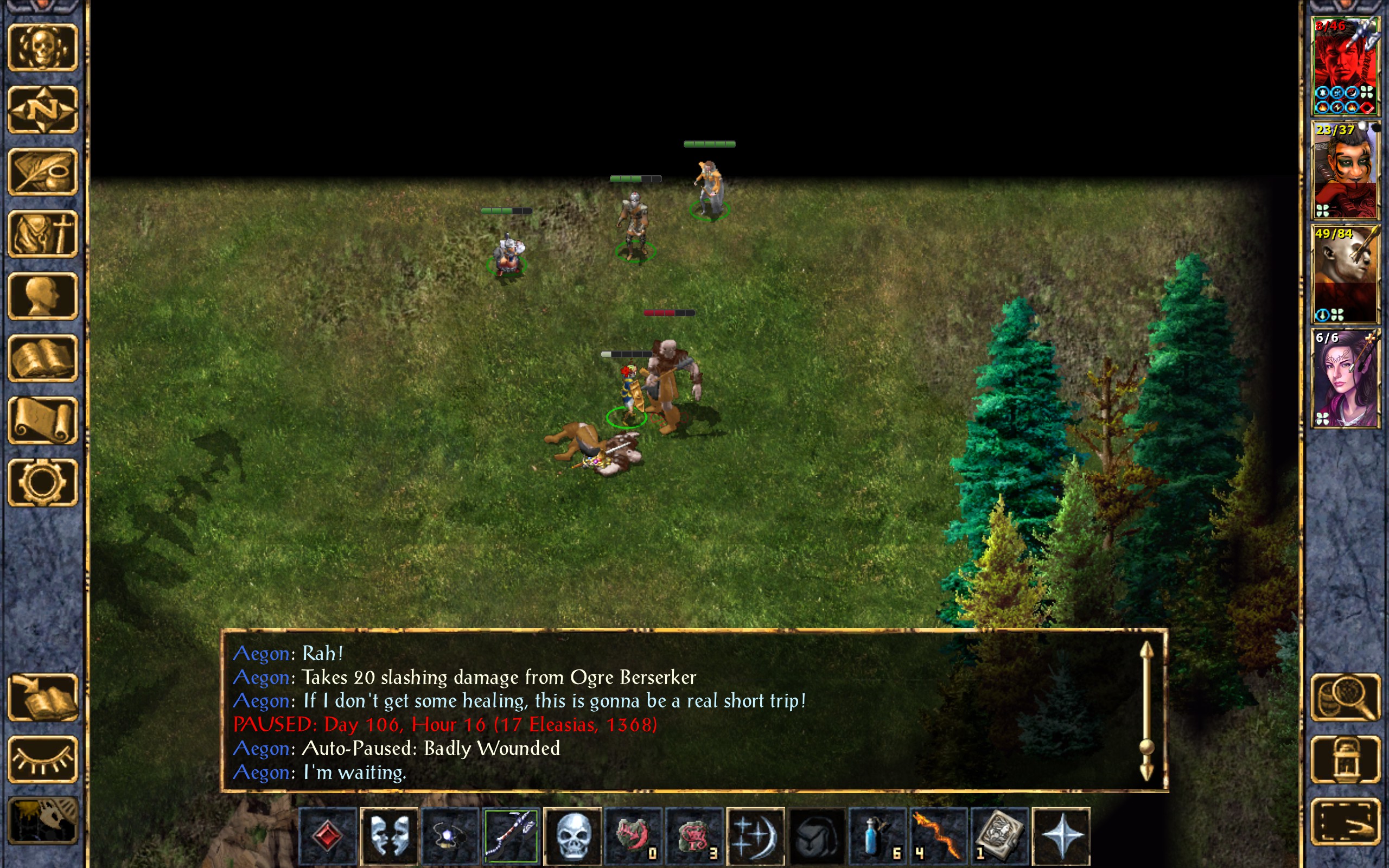The height and width of the screenshot is (868, 1389).
Task: Click the red gem icon on the action bar
Action: click(x=328, y=836)
